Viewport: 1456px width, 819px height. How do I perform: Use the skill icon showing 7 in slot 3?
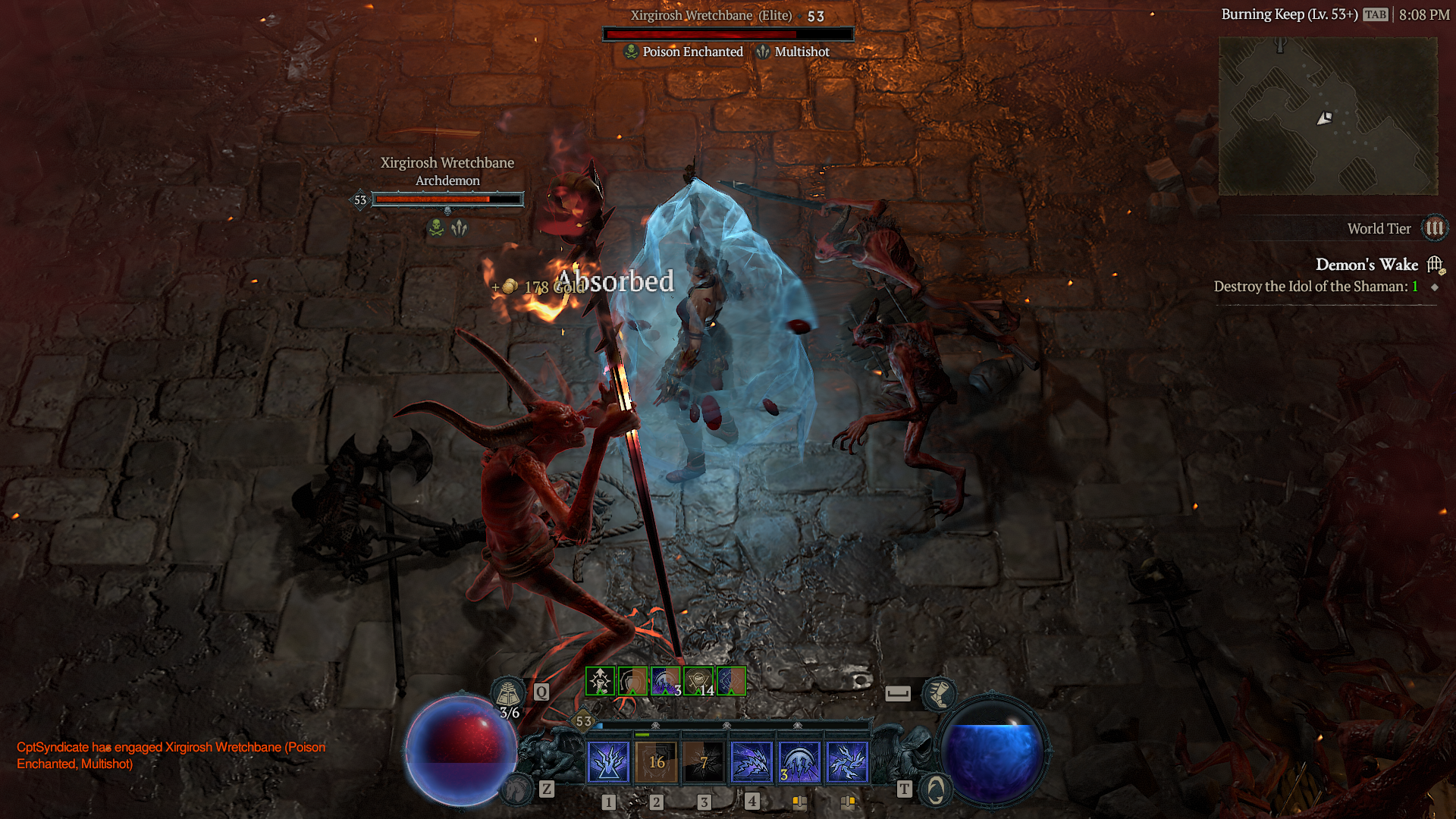(704, 763)
